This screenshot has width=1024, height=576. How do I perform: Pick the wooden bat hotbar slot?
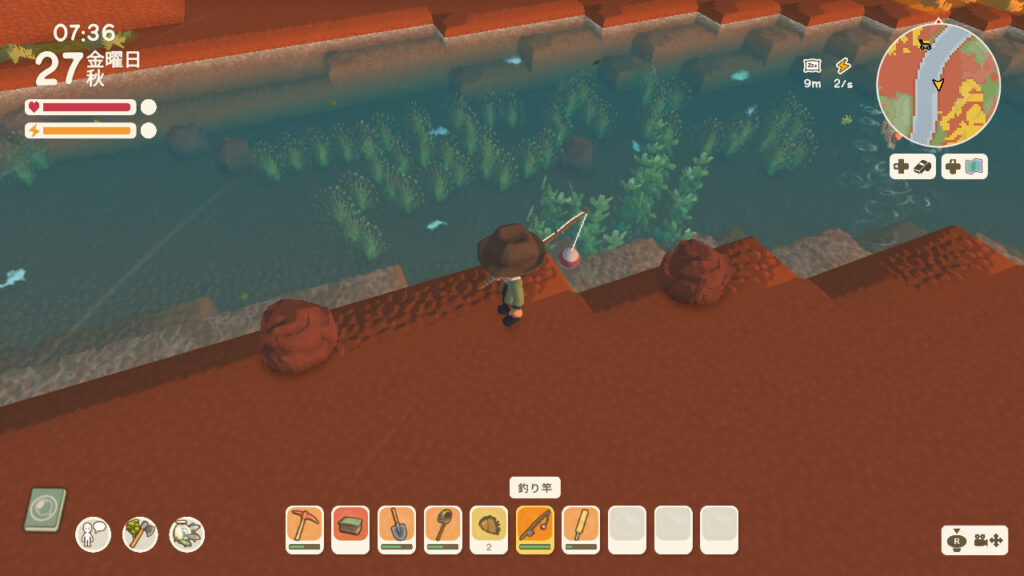pyautogui.click(x=581, y=528)
